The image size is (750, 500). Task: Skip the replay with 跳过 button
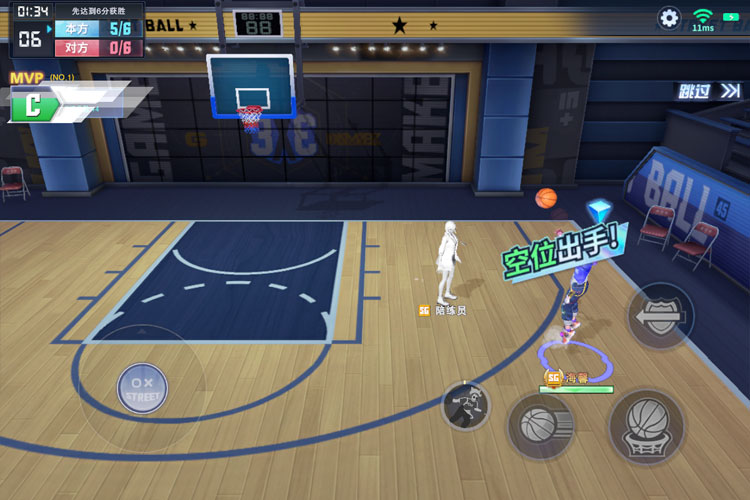click(x=710, y=91)
